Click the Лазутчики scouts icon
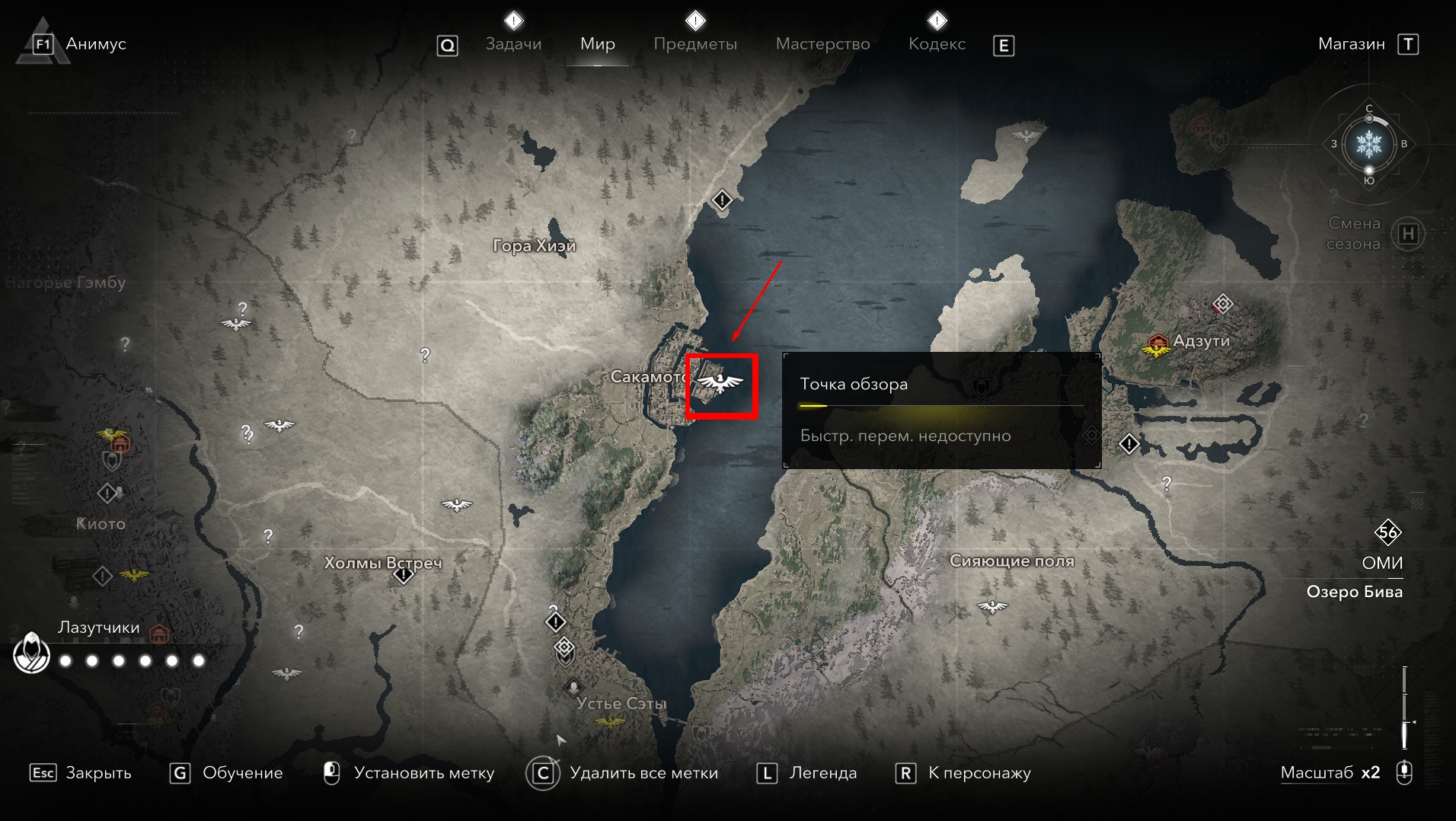1456x821 pixels. coord(32,653)
